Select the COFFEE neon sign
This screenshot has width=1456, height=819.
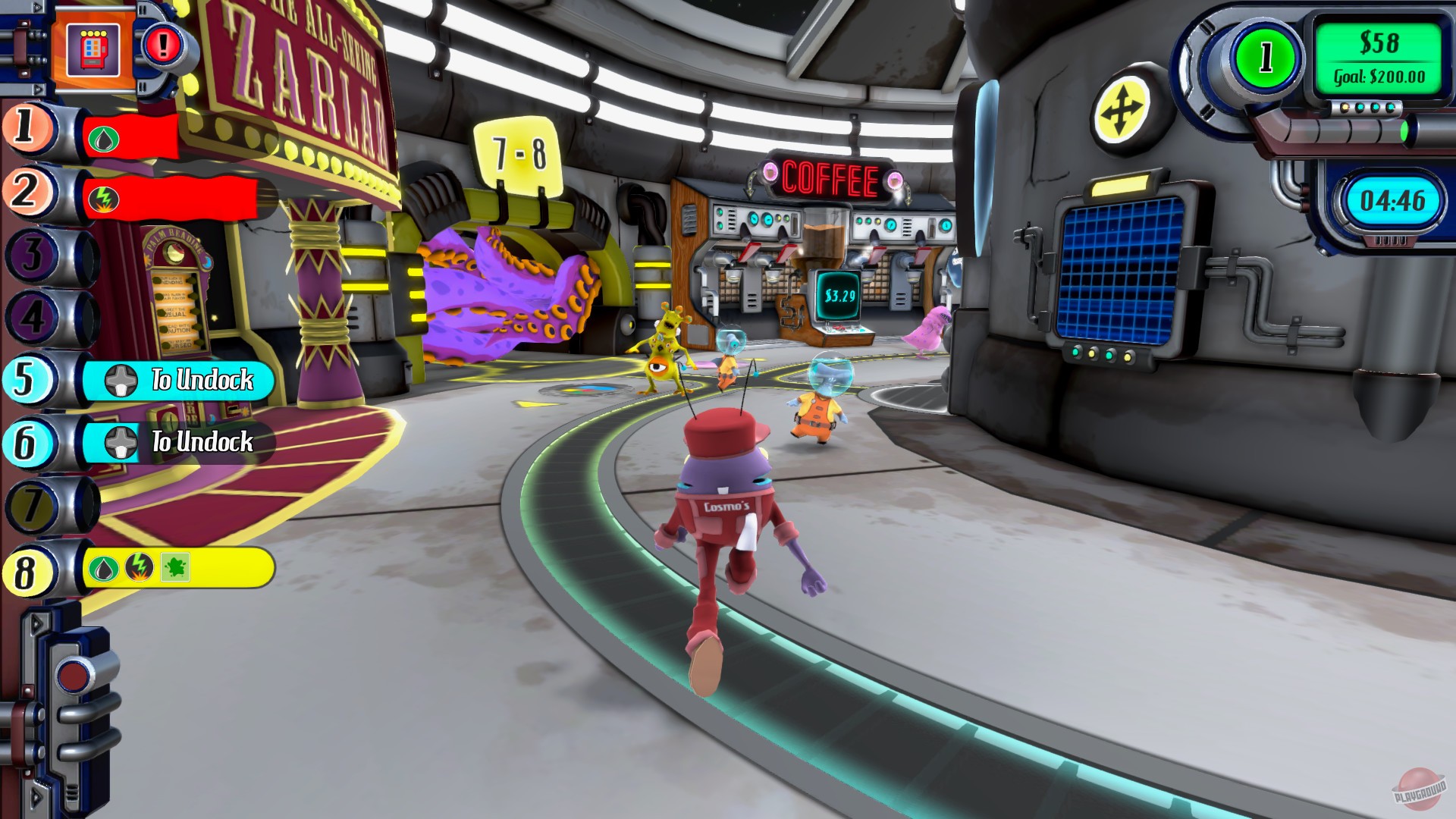coord(830,176)
